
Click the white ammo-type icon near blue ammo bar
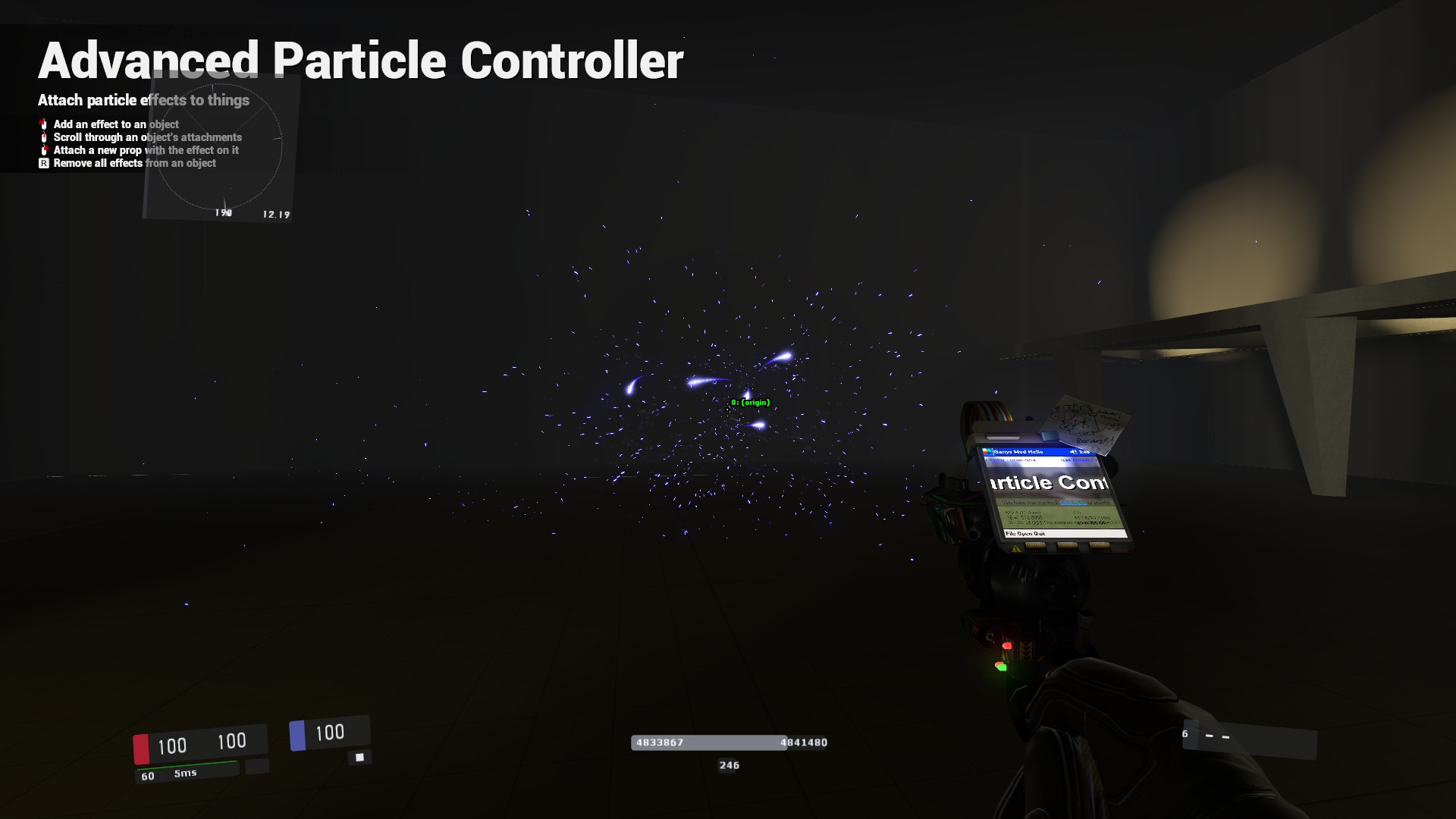359,756
